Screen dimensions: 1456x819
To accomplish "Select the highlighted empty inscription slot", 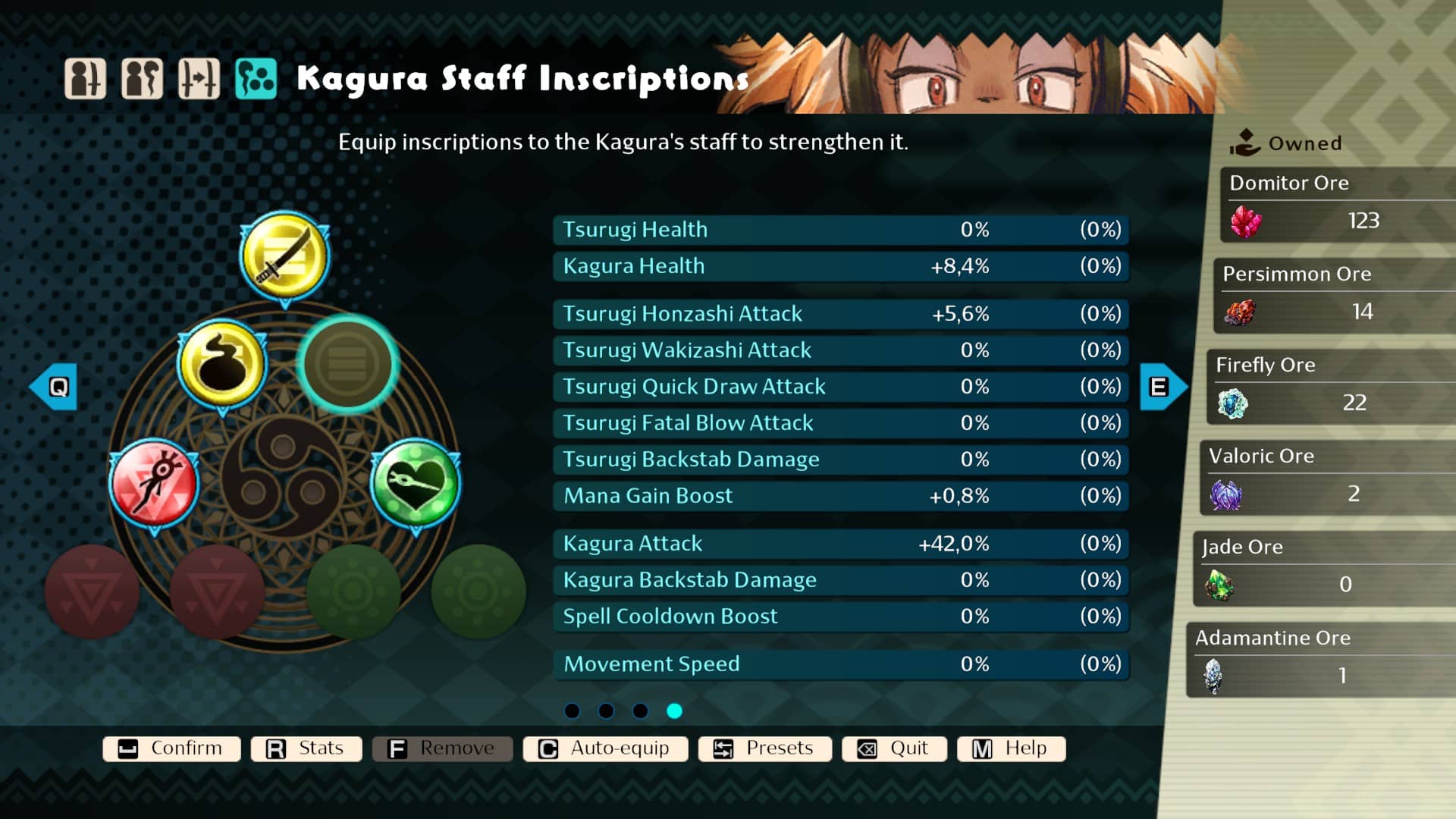I will pos(347,364).
